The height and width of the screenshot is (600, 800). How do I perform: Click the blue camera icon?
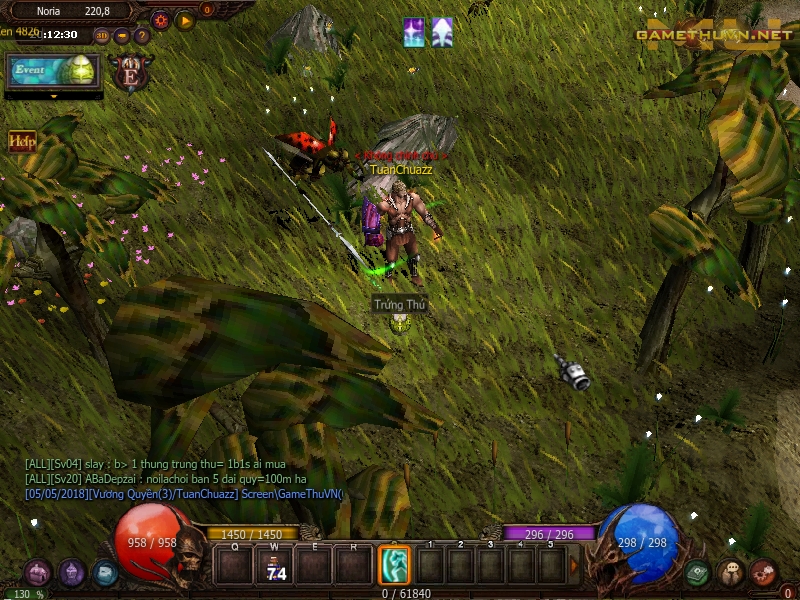coord(105,573)
